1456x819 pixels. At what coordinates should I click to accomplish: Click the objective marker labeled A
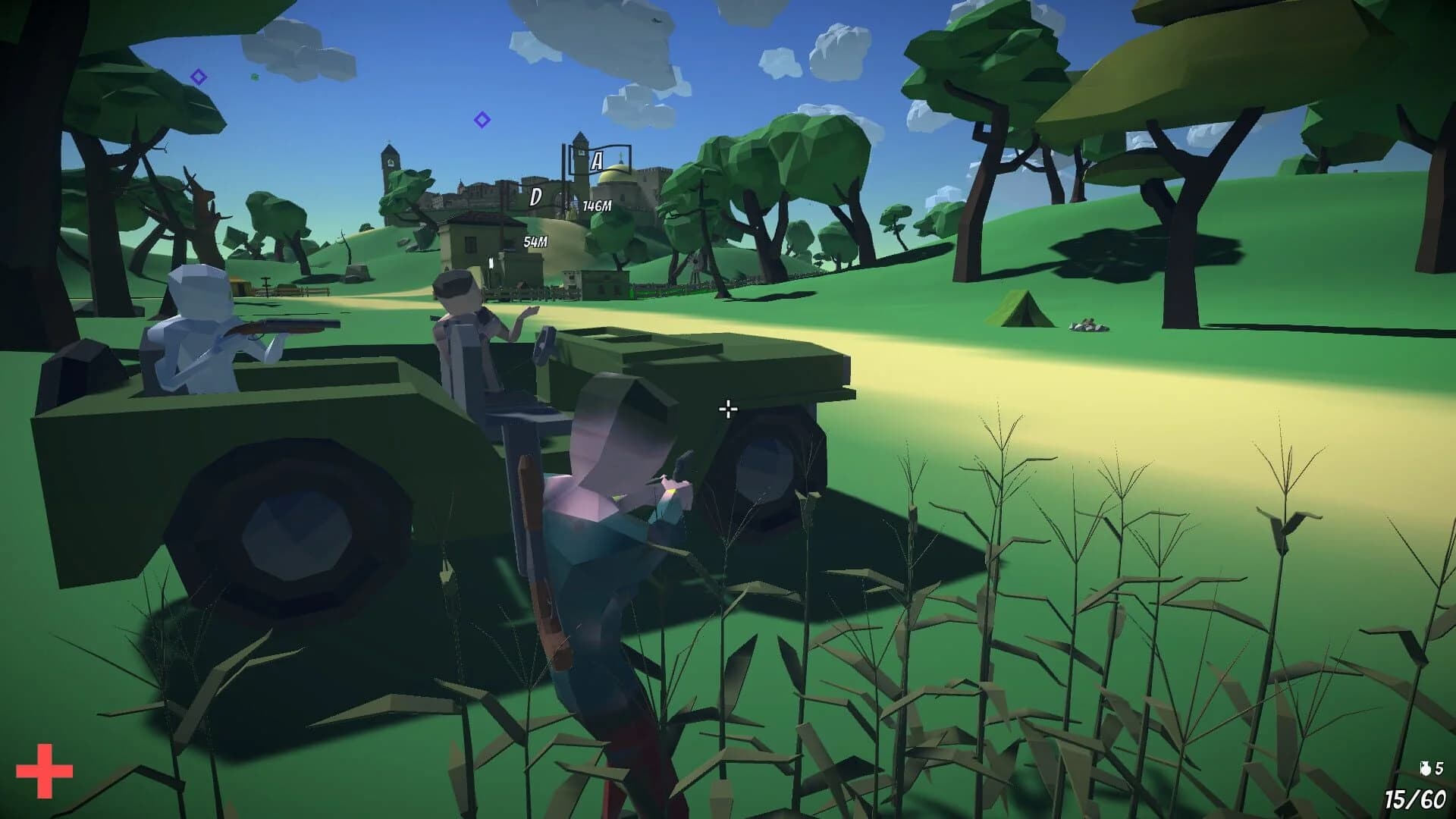pyautogui.click(x=596, y=159)
